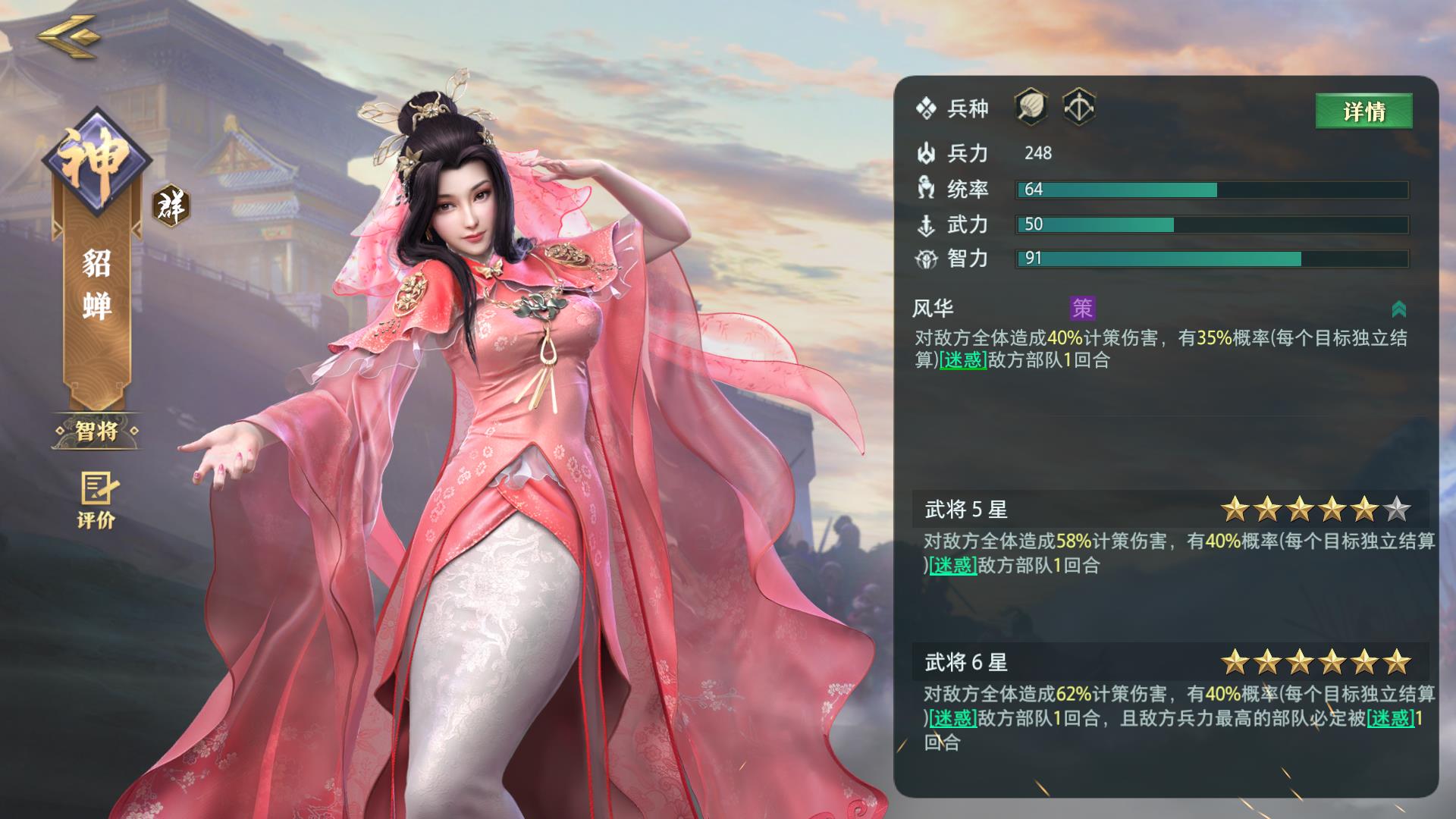The width and height of the screenshot is (1456, 819).
Task: Click the 武力 might stat icon
Action: 927,224
